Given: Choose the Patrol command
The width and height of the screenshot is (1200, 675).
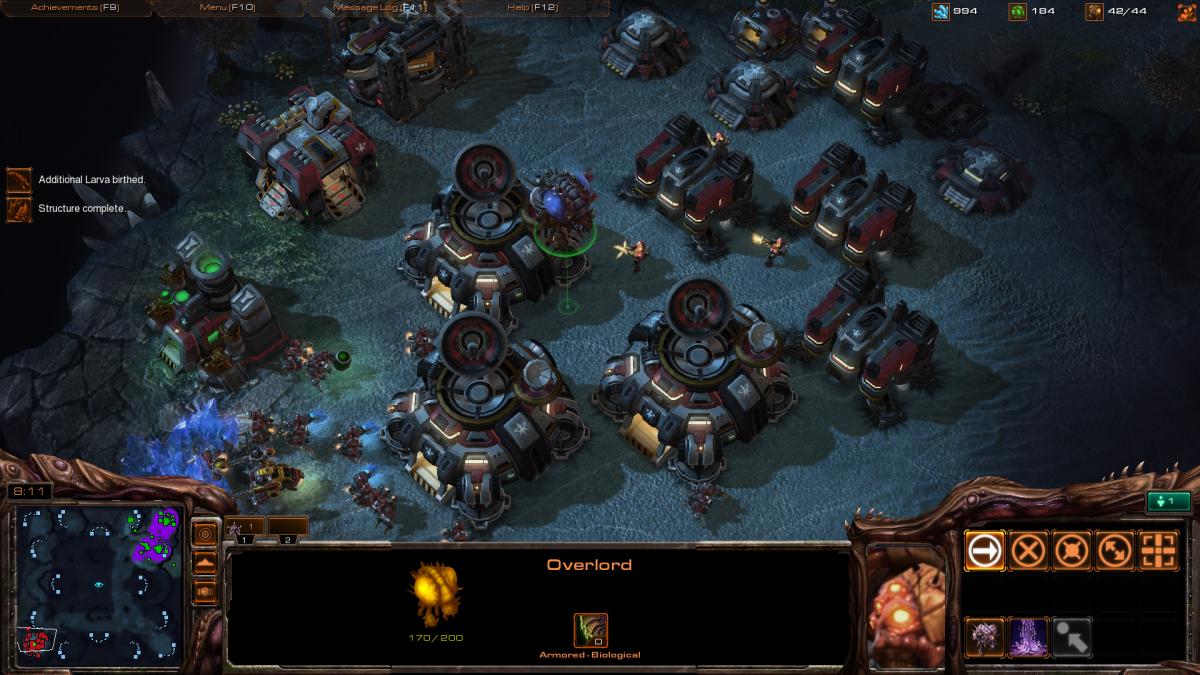Looking at the screenshot, I should [1115, 550].
